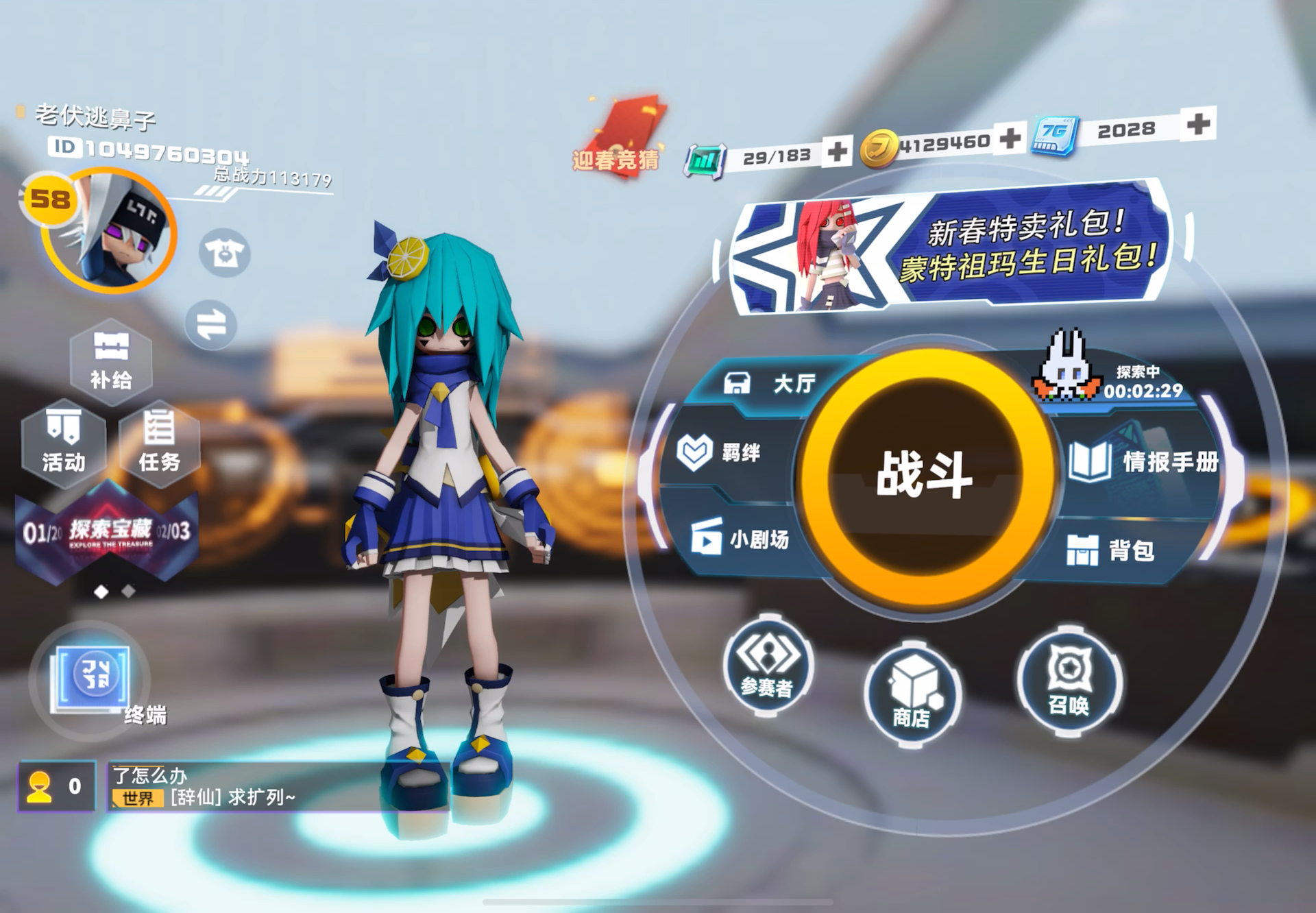Open the outfit wardrobe shirt icon

click(225, 253)
